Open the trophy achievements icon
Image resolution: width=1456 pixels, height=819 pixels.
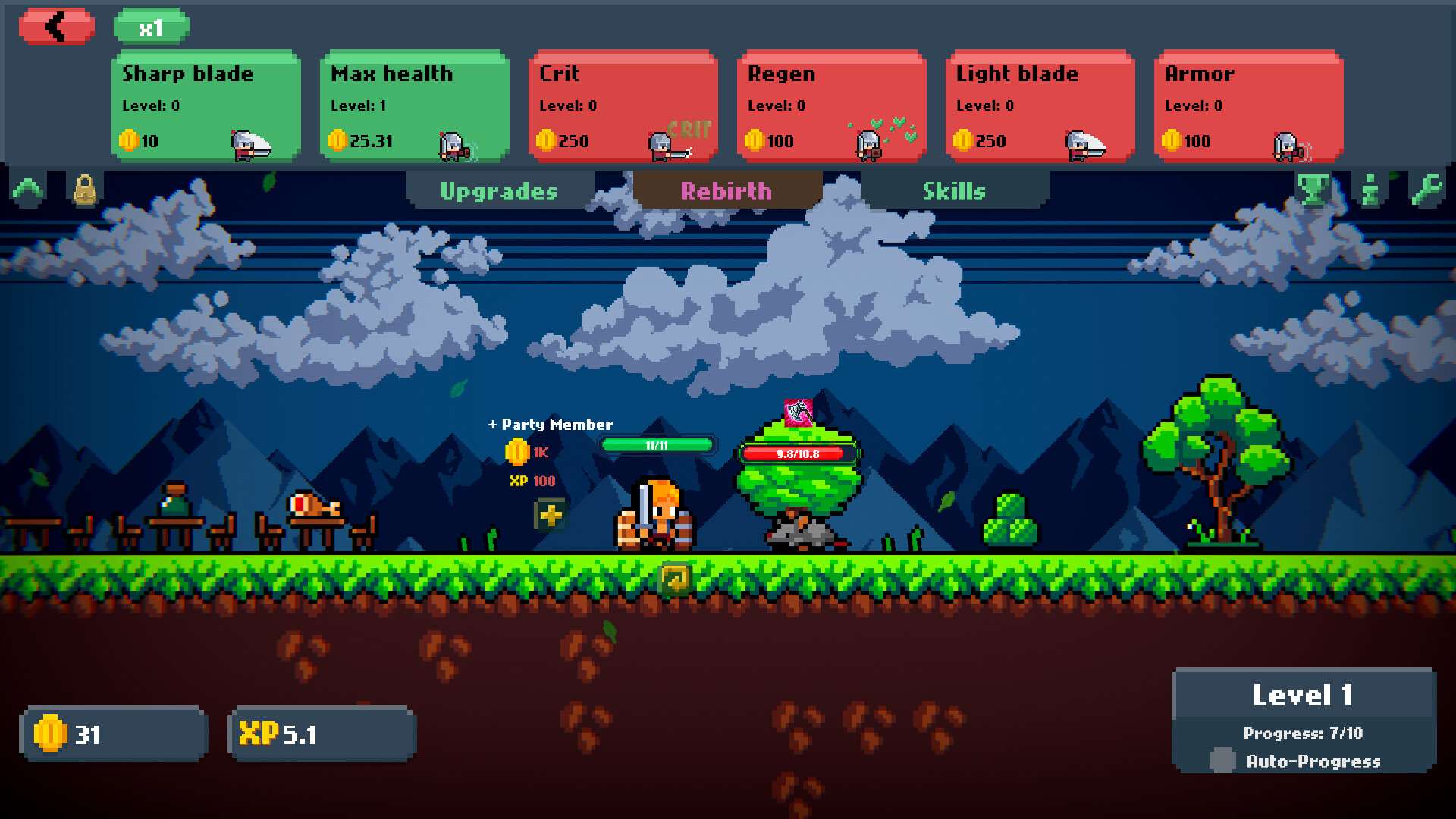[1313, 190]
